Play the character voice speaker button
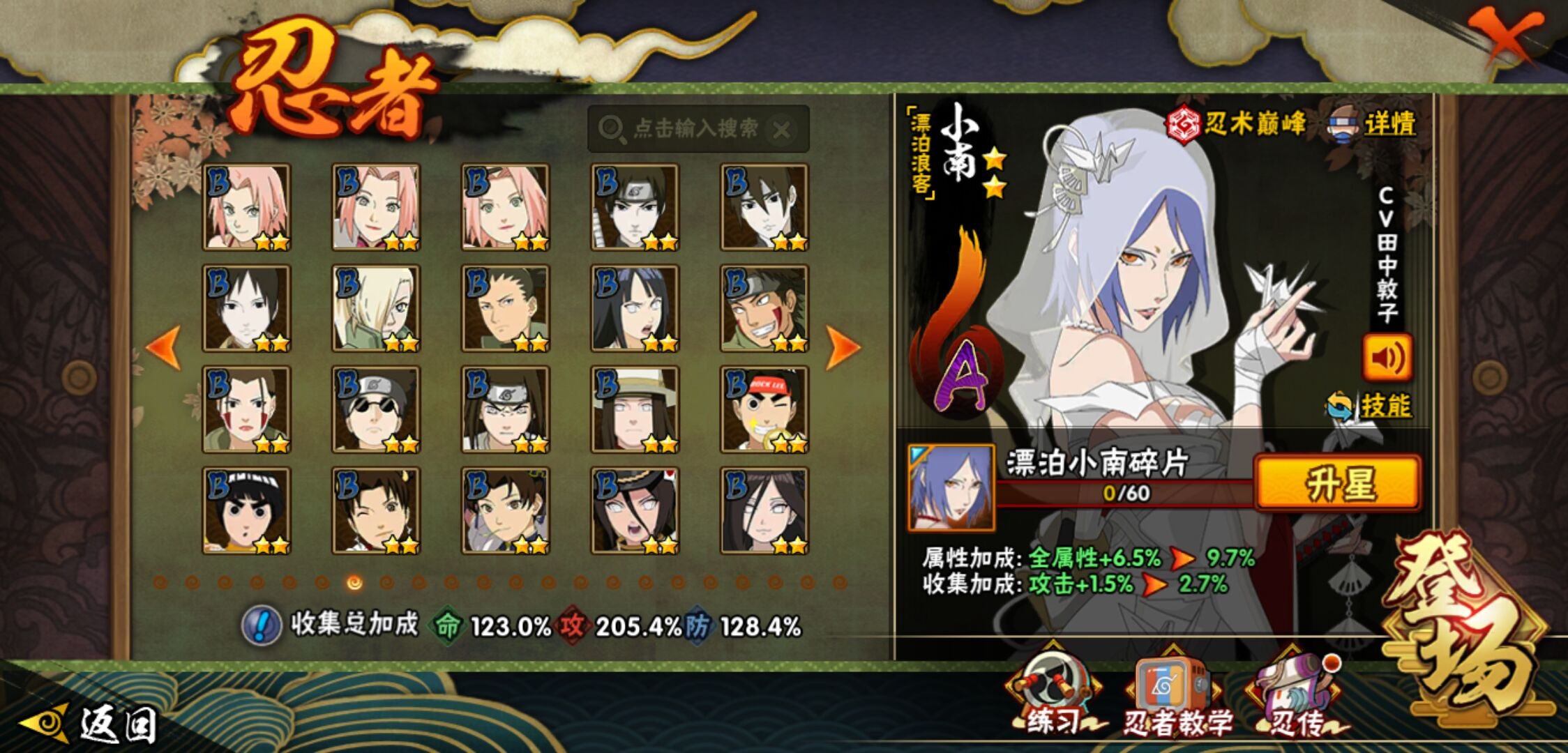The image size is (1568, 753). 1387,358
